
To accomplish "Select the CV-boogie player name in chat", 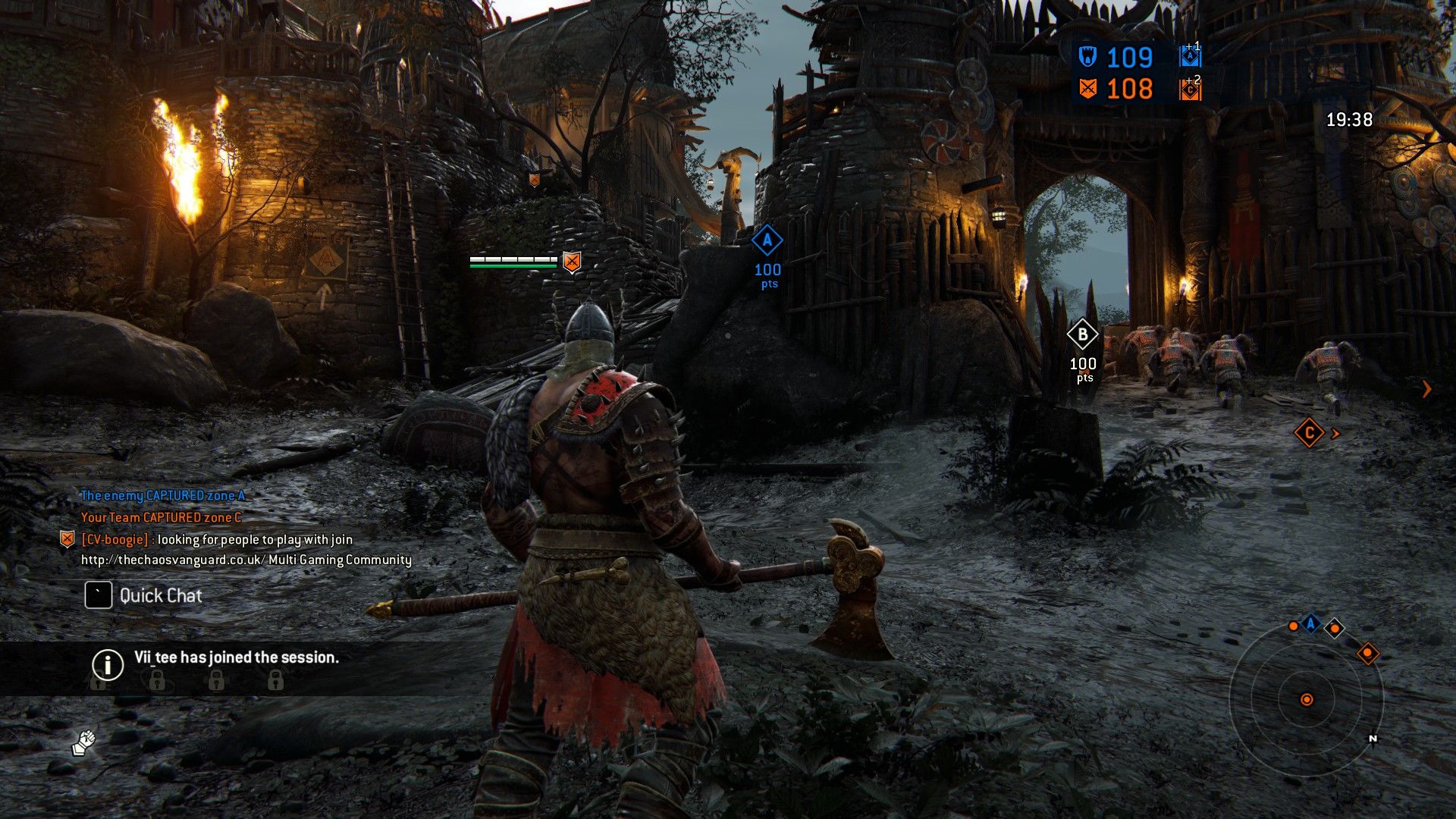I will (115, 539).
